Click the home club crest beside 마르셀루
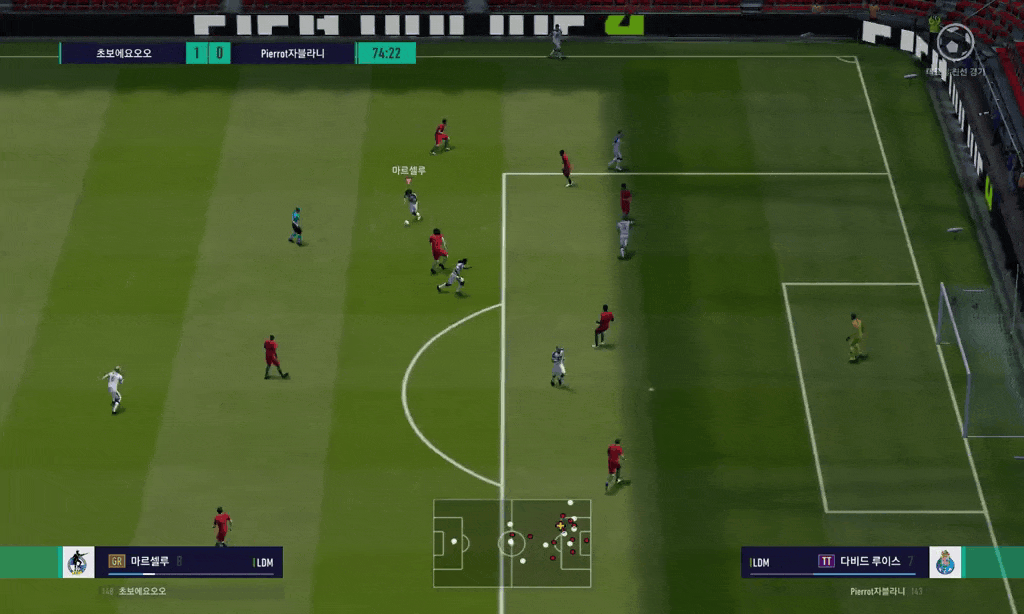 (x=78, y=562)
